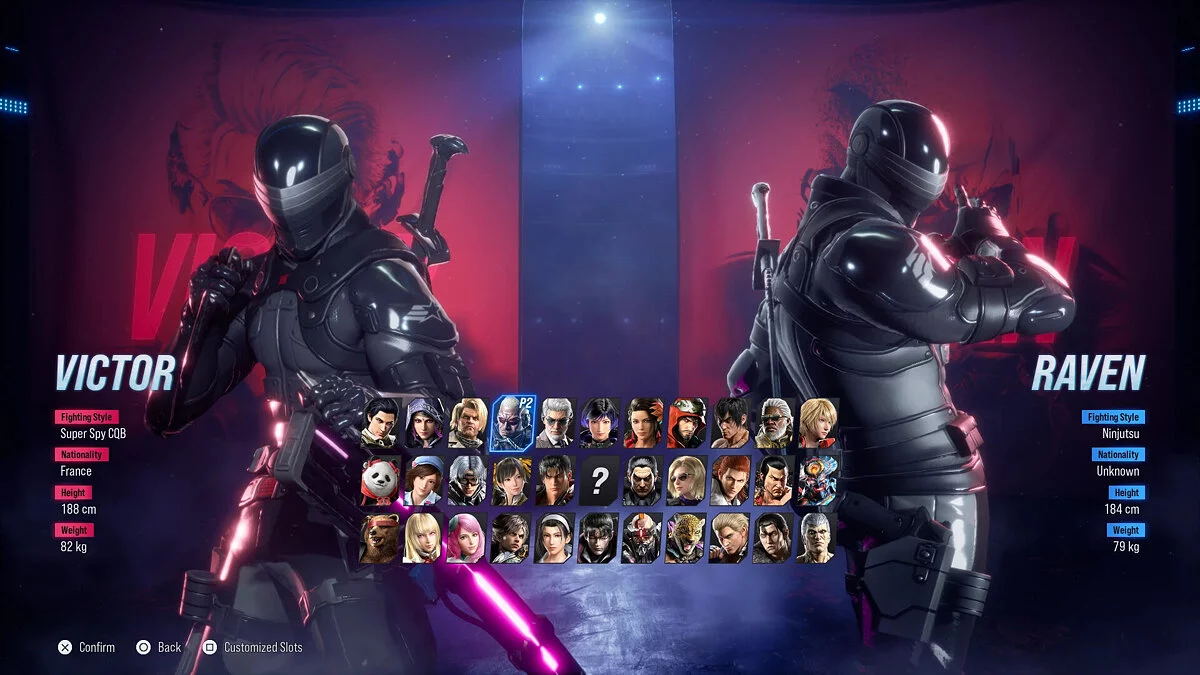Choose gray-haired Bryan portrait
This screenshot has width=1200, height=675.
click(x=817, y=538)
